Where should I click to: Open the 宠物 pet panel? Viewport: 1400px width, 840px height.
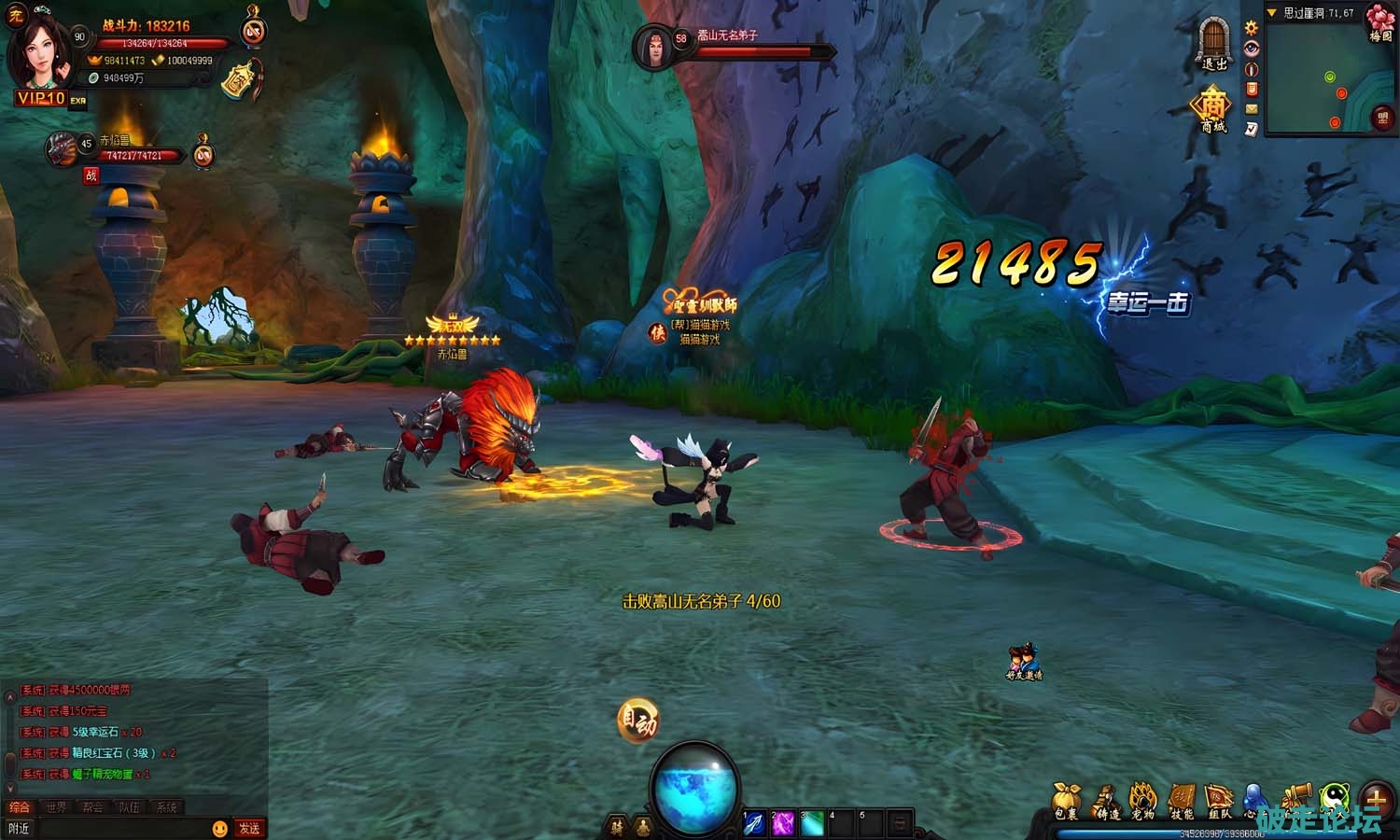pyautogui.click(x=1143, y=801)
